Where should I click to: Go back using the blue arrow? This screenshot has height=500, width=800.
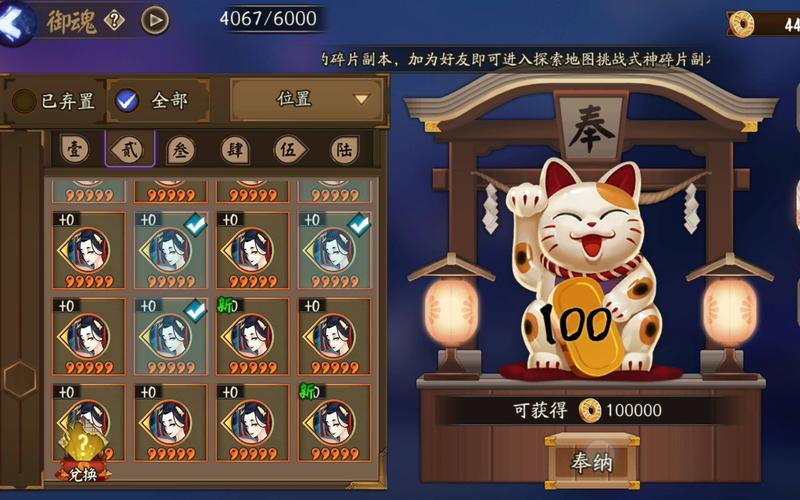pyautogui.click(x=18, y=22)
